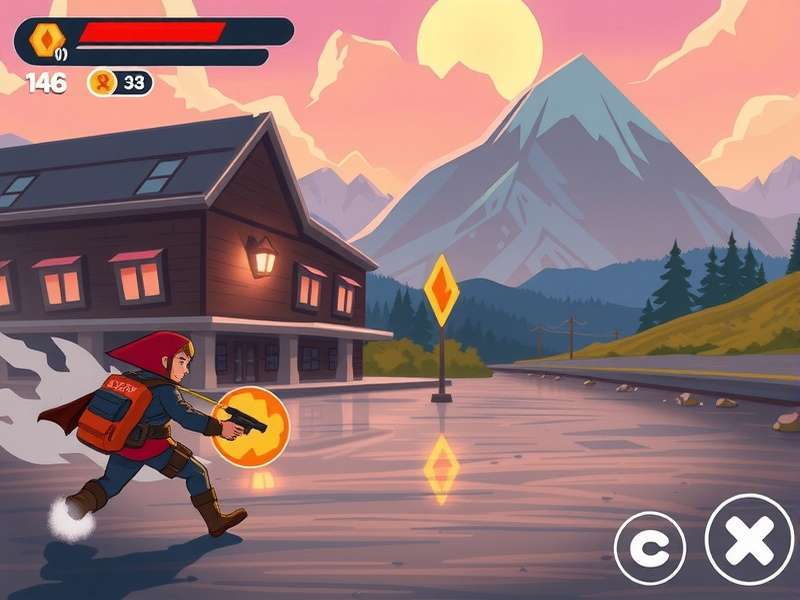Select the orange hexagon badge icon

coord(46,39)
